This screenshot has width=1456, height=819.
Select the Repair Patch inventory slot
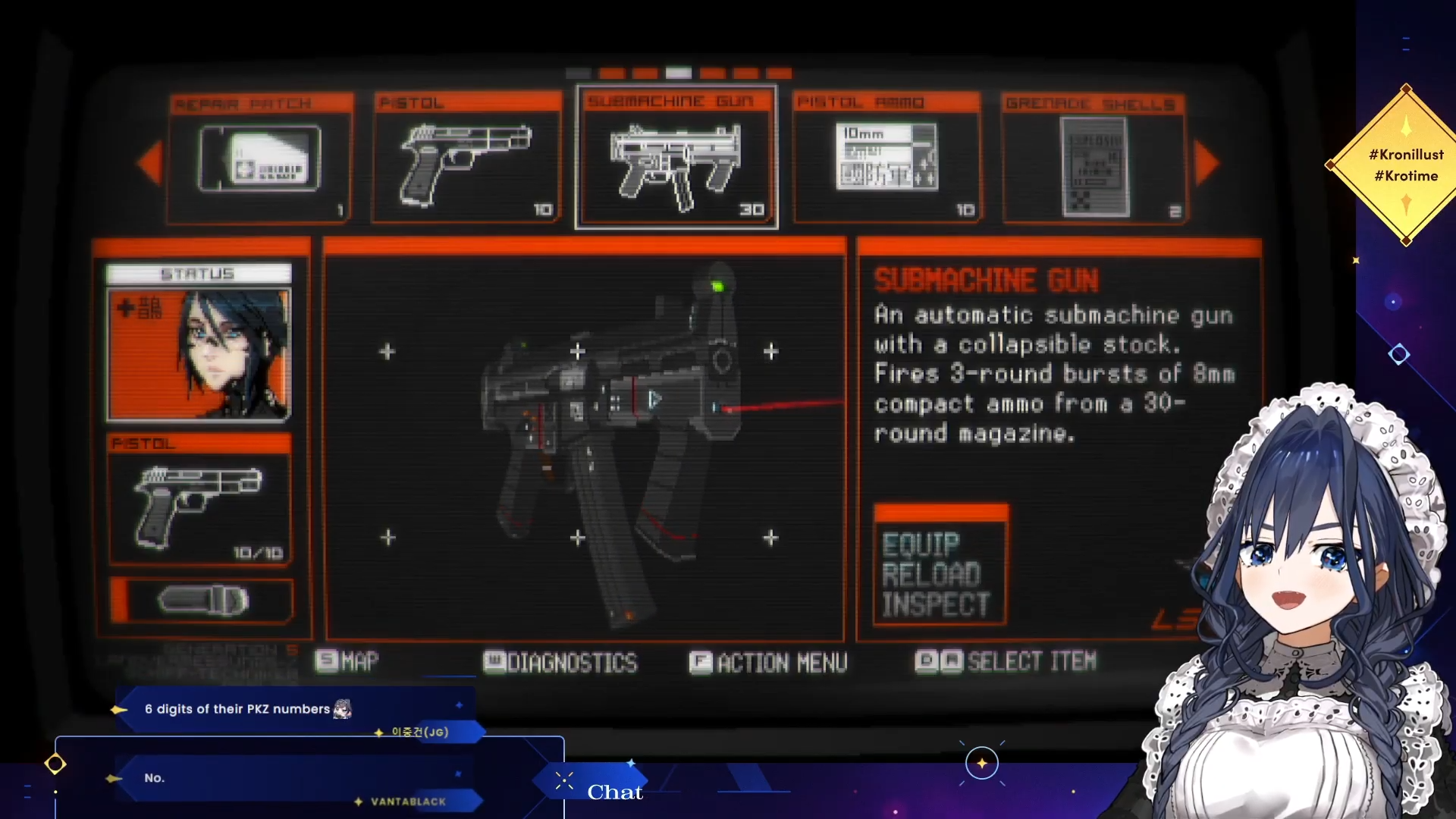pos(260,159)
